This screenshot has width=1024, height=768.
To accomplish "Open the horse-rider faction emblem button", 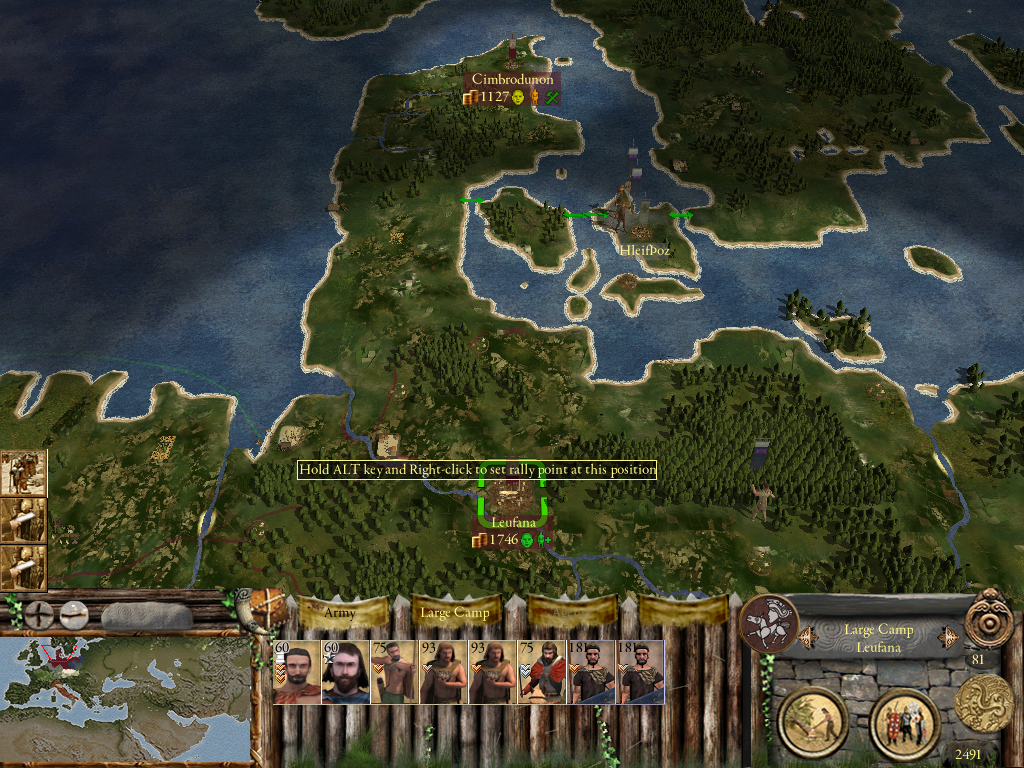I will pos(769,623).
